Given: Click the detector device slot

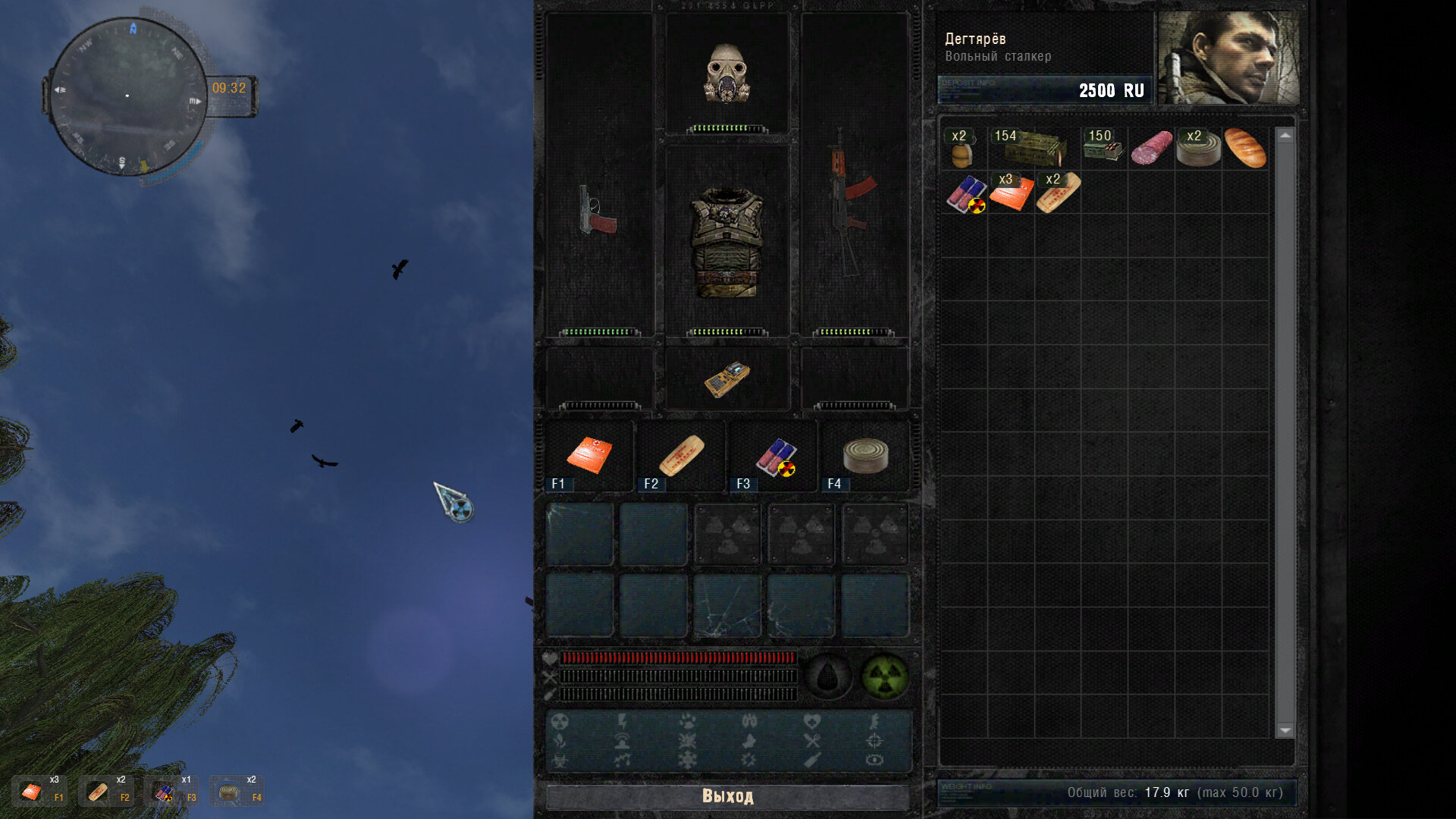Looking at the screenshot, I should tap(726, 378).
